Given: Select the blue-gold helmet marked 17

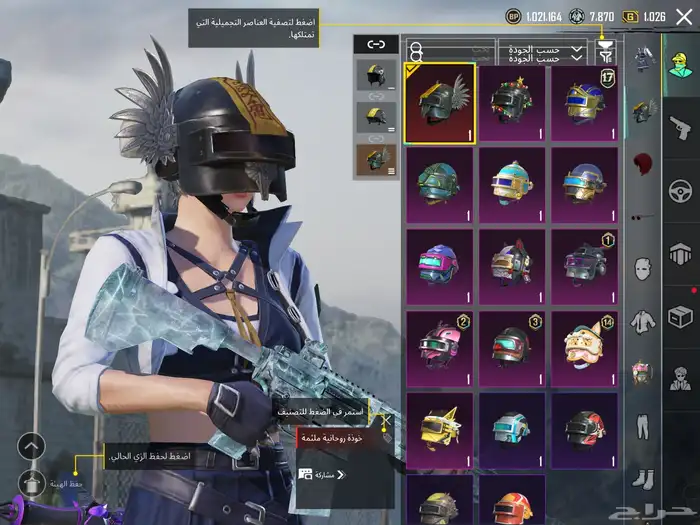Looking at the screenshot, I should click(584, 100).
